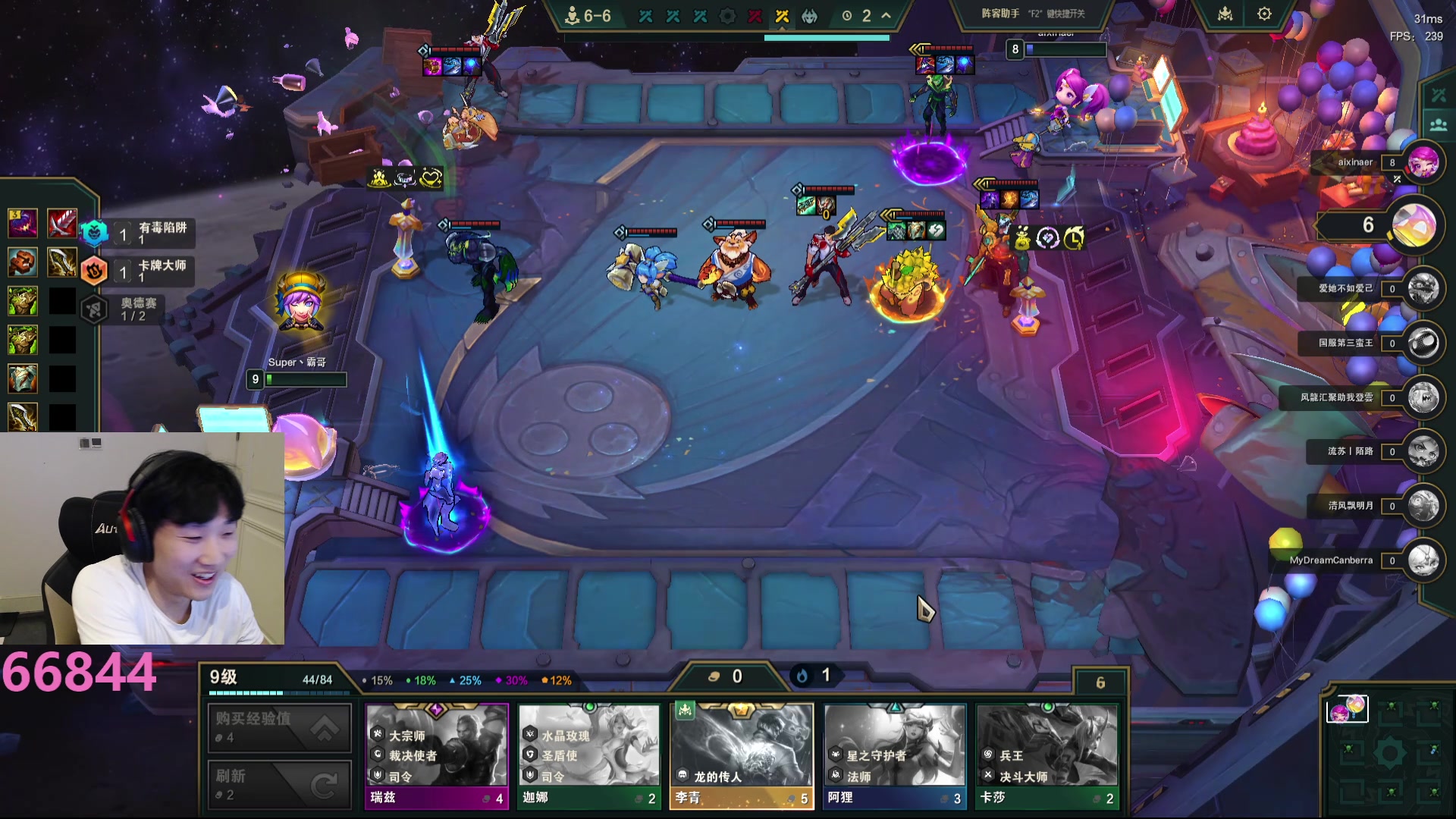View player aixinaer's board
Viewport: 1456px width, 819px height.
[x=1423, y=162]
